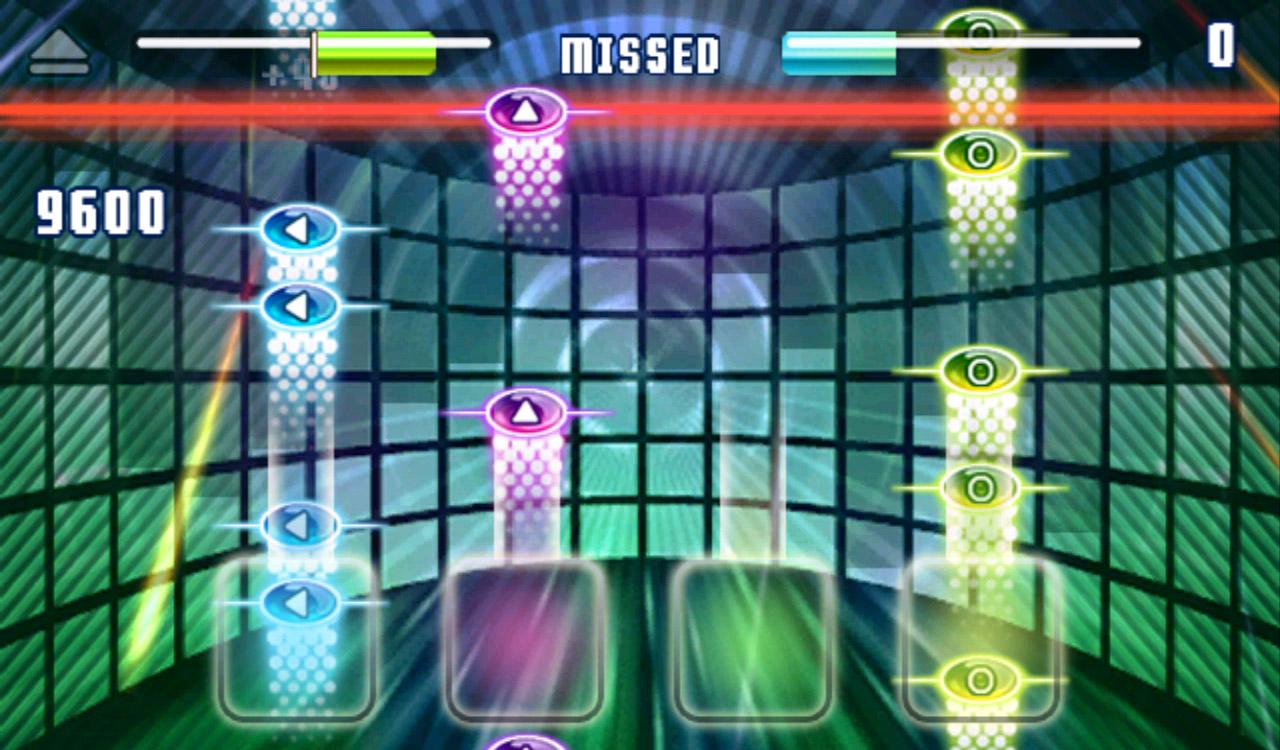Tap the cyan energy meter bar

[840, 43]
